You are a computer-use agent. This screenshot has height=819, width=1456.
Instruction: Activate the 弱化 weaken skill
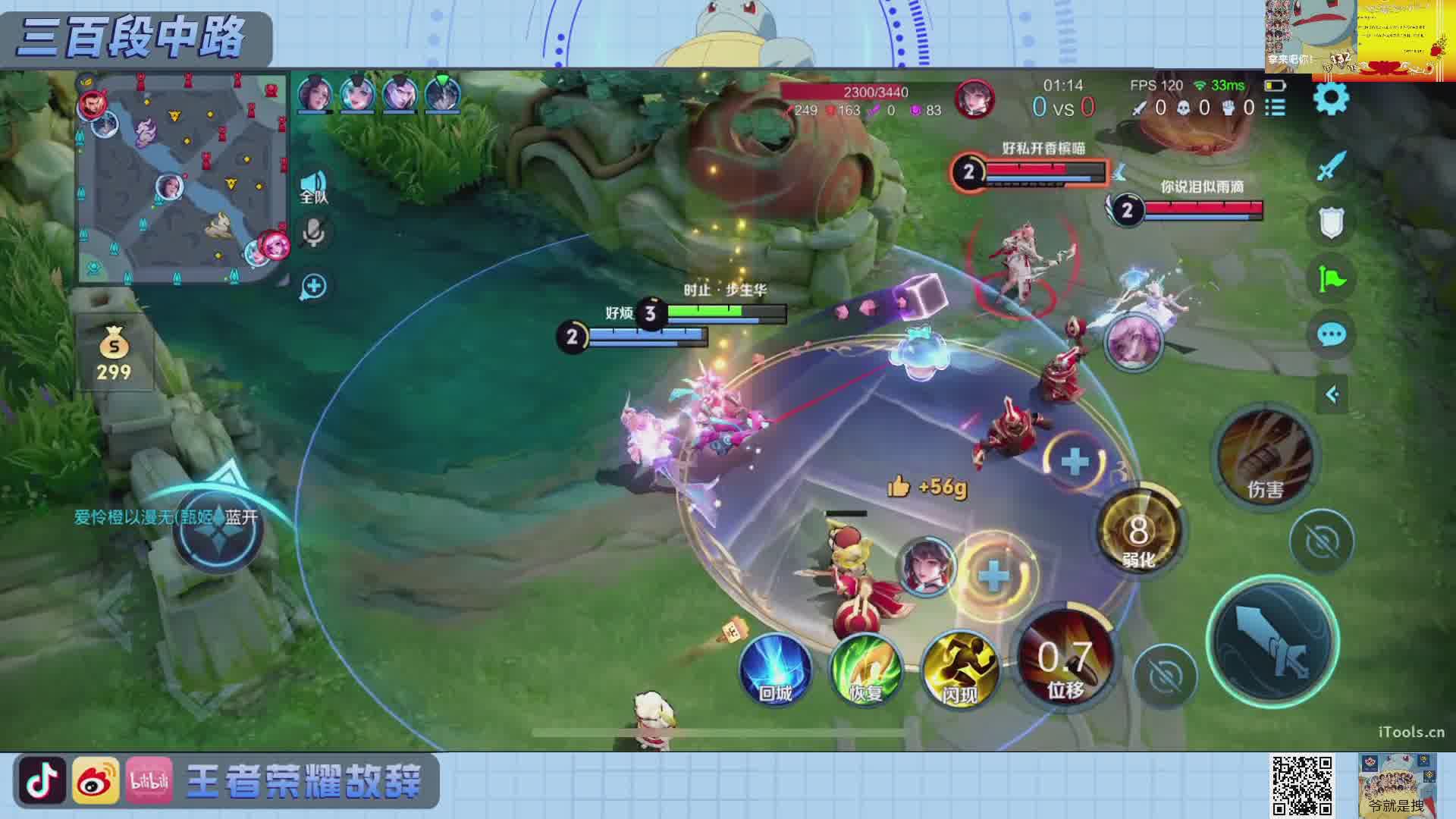[1137, 531]
